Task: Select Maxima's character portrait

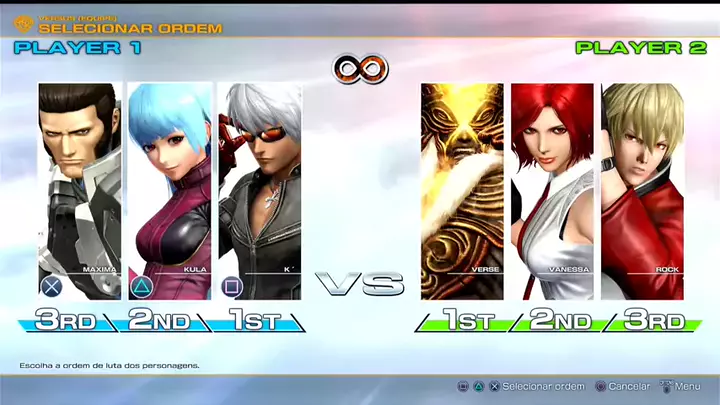Action: tap(80, 190)
